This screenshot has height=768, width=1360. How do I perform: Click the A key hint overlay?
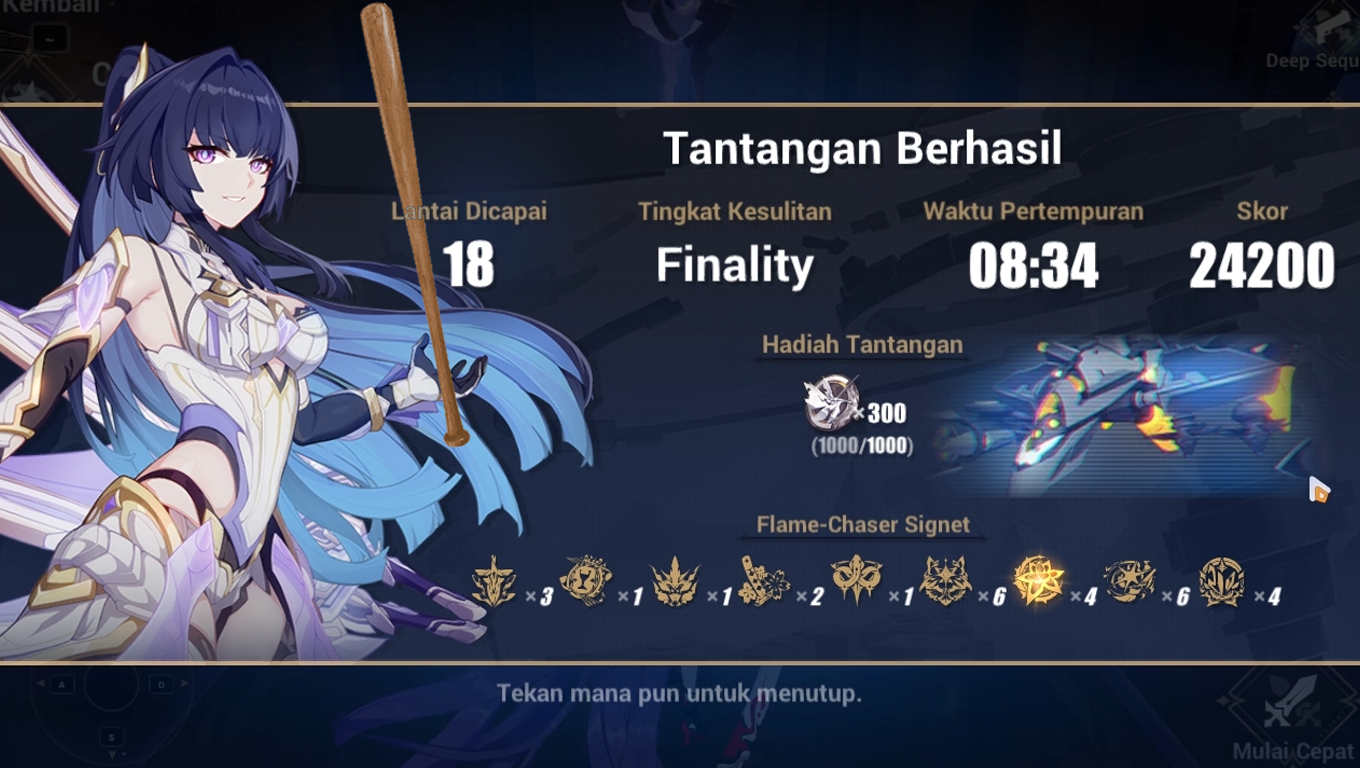pyautogui.click(x=61, y=685)
